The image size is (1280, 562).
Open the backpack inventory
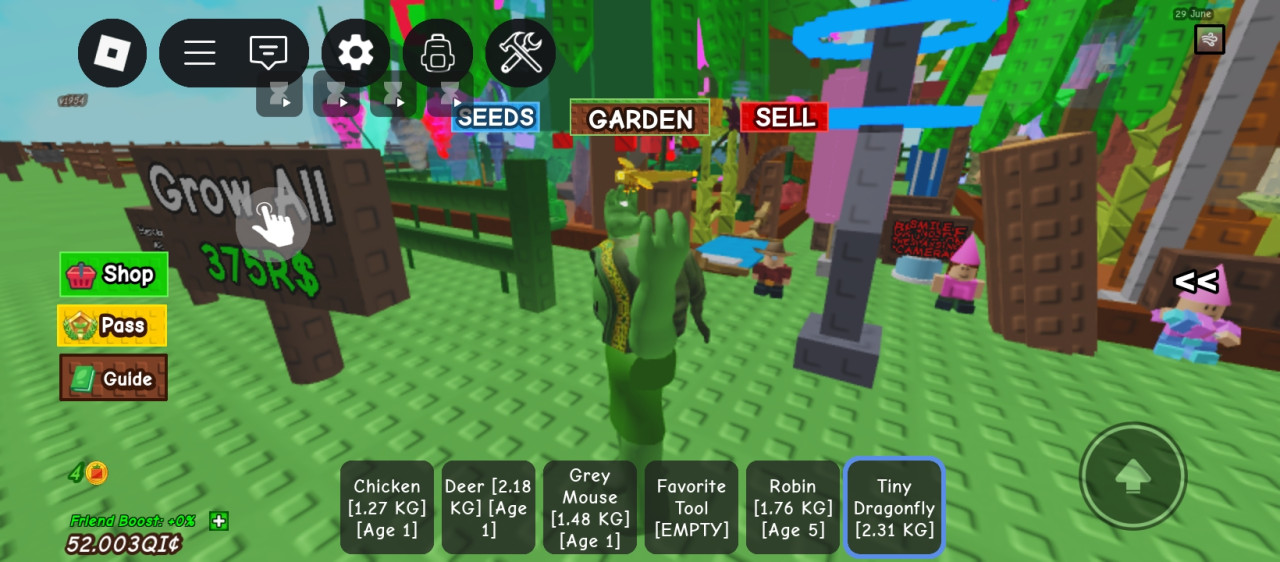[438, 53]
